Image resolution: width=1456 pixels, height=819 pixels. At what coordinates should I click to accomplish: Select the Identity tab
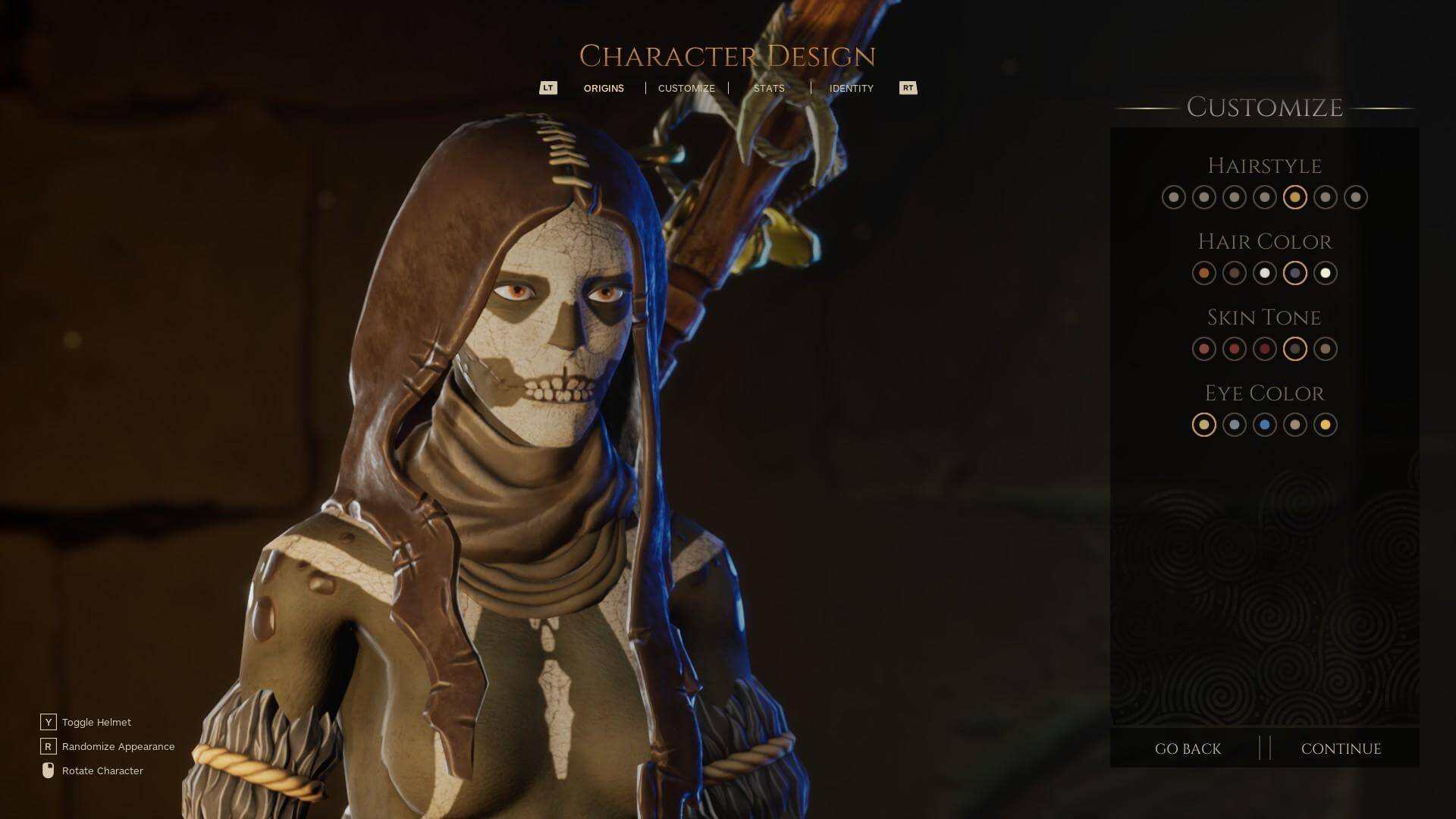pyautogui.click(x=851, y=88)
